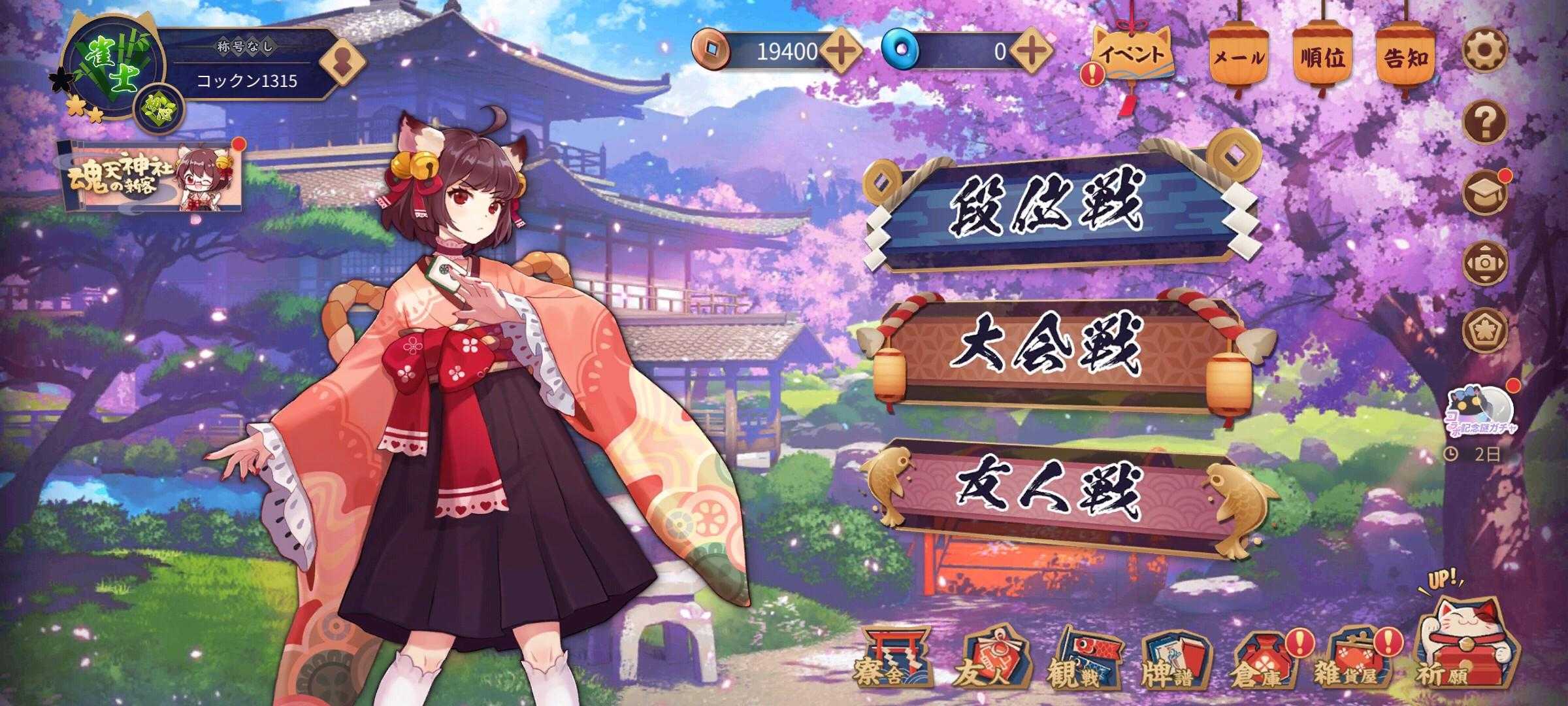Check the メール mail lantern
1568x706 pixels.
(1238, 58)
